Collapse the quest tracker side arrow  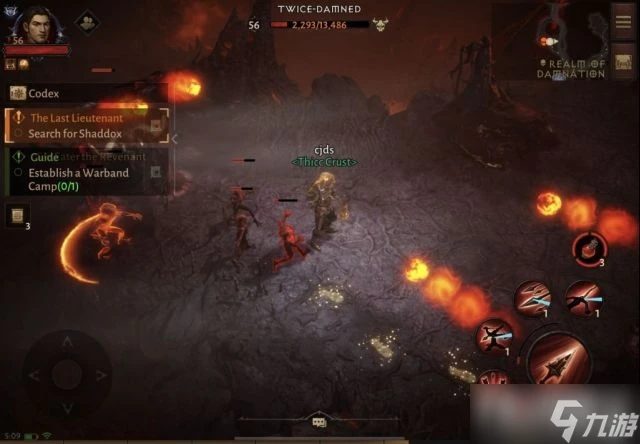click(x=174, y=139)
